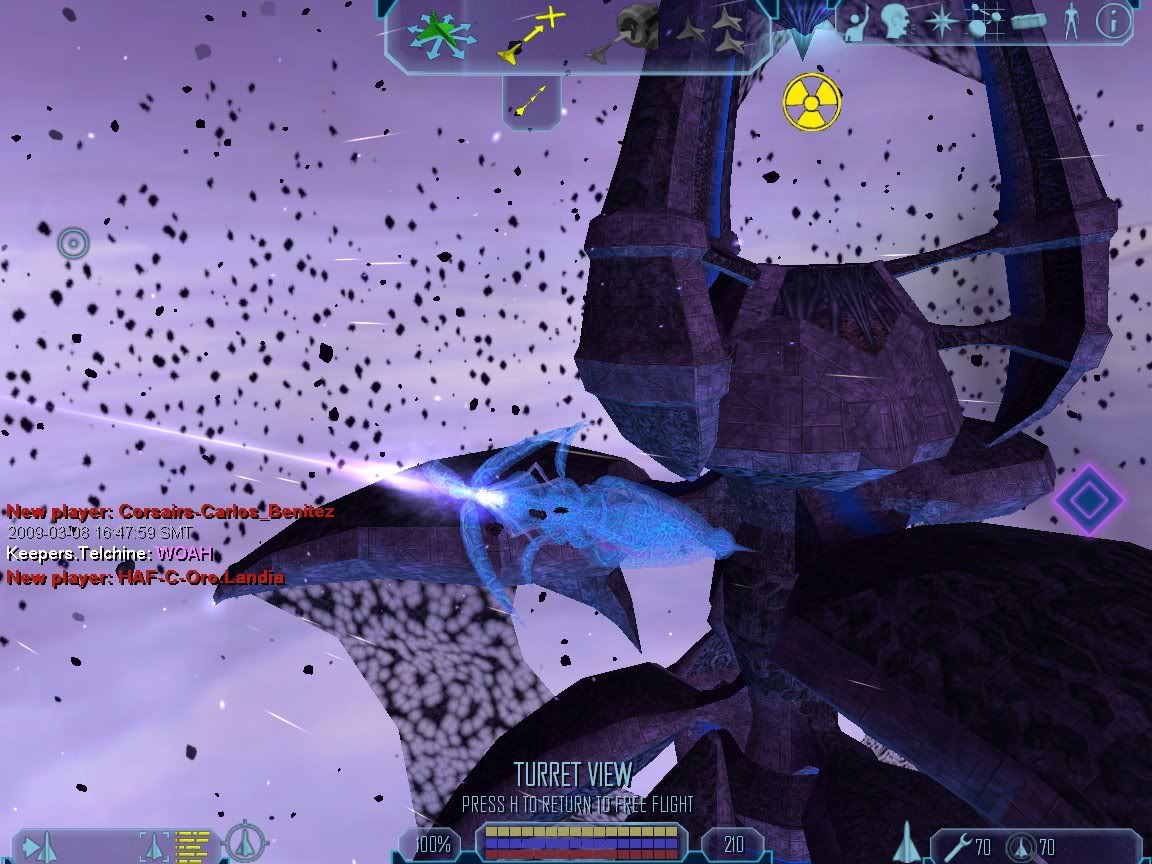Open the Reputation human figure icon

point(1071,22)
